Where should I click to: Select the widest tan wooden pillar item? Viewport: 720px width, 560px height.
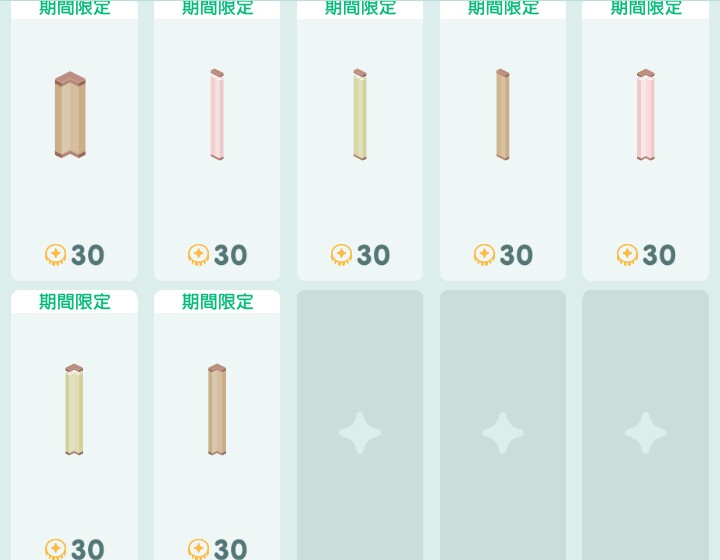(70, 115)
